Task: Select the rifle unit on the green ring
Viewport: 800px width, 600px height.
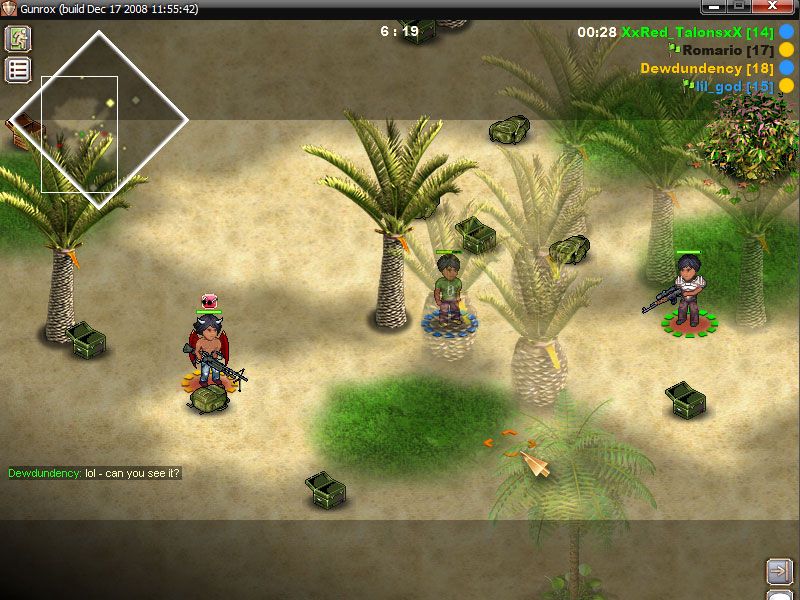Action: pos(686,291)
